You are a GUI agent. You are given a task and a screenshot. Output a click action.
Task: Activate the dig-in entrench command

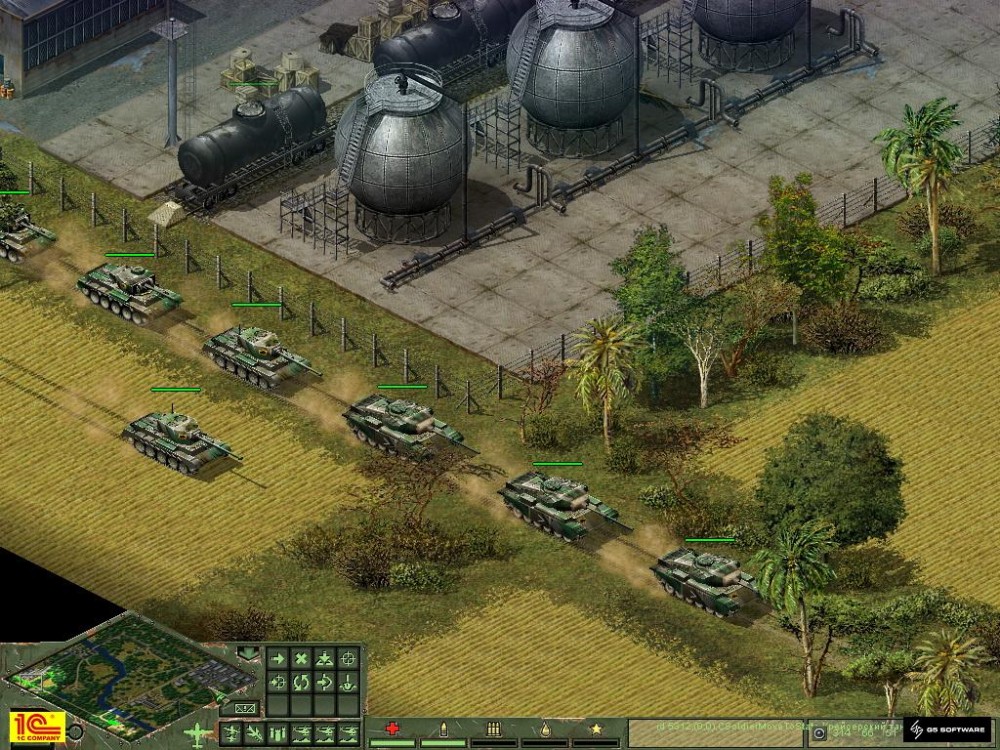pyautogui.click(x=349, y=682)
